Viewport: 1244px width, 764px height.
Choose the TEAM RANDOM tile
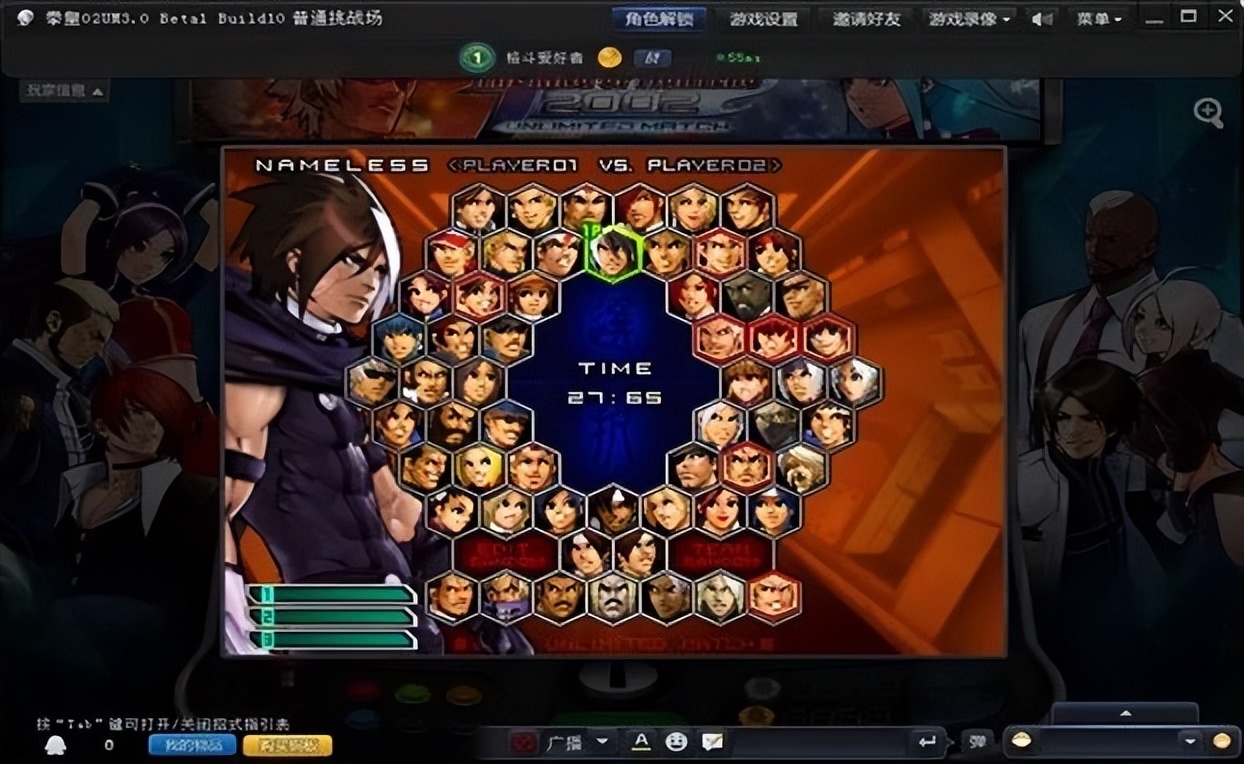[x=722, y=554]
